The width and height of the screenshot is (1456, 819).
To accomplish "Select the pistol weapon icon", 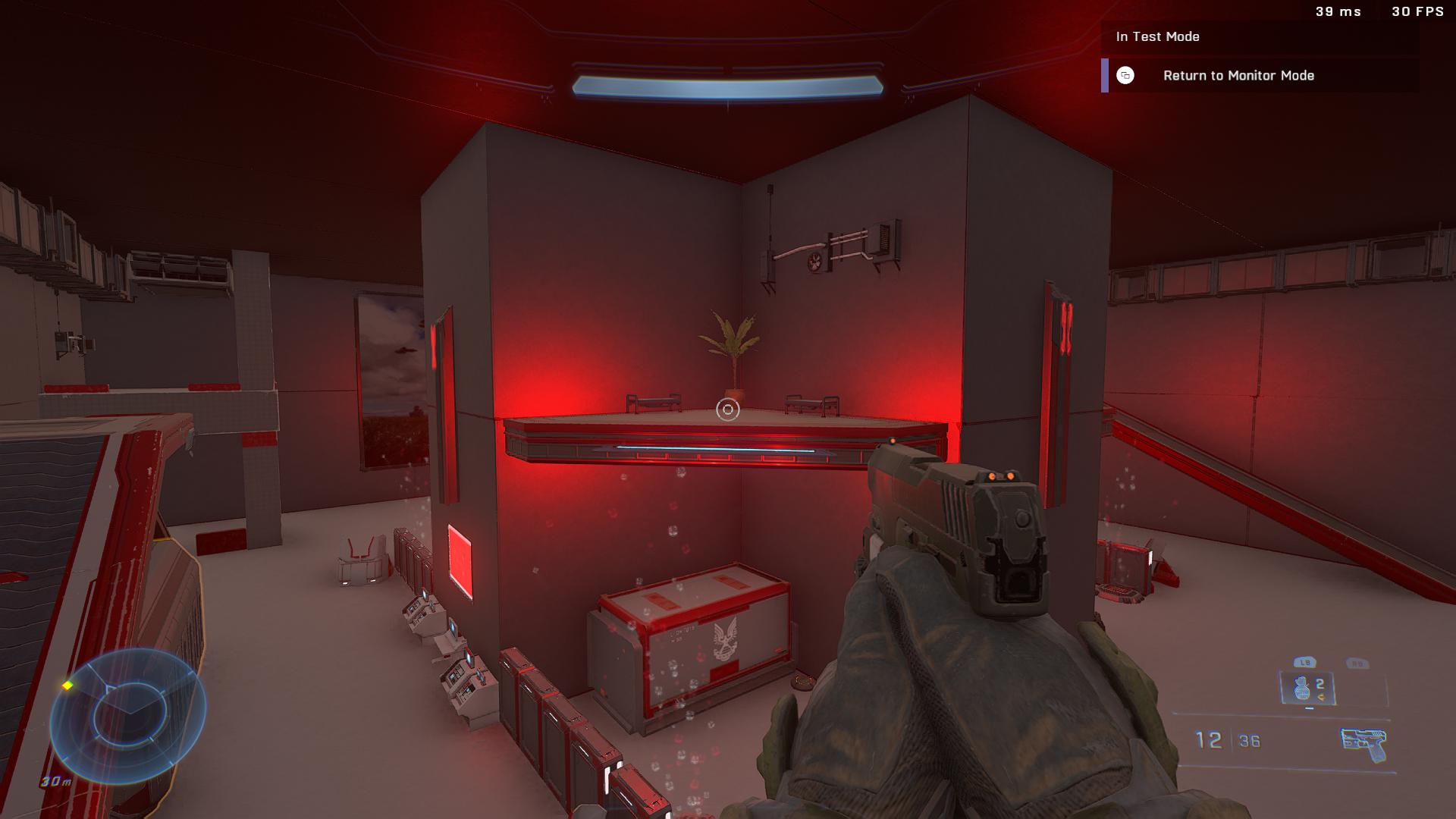I will click(x=1363, y=744).
